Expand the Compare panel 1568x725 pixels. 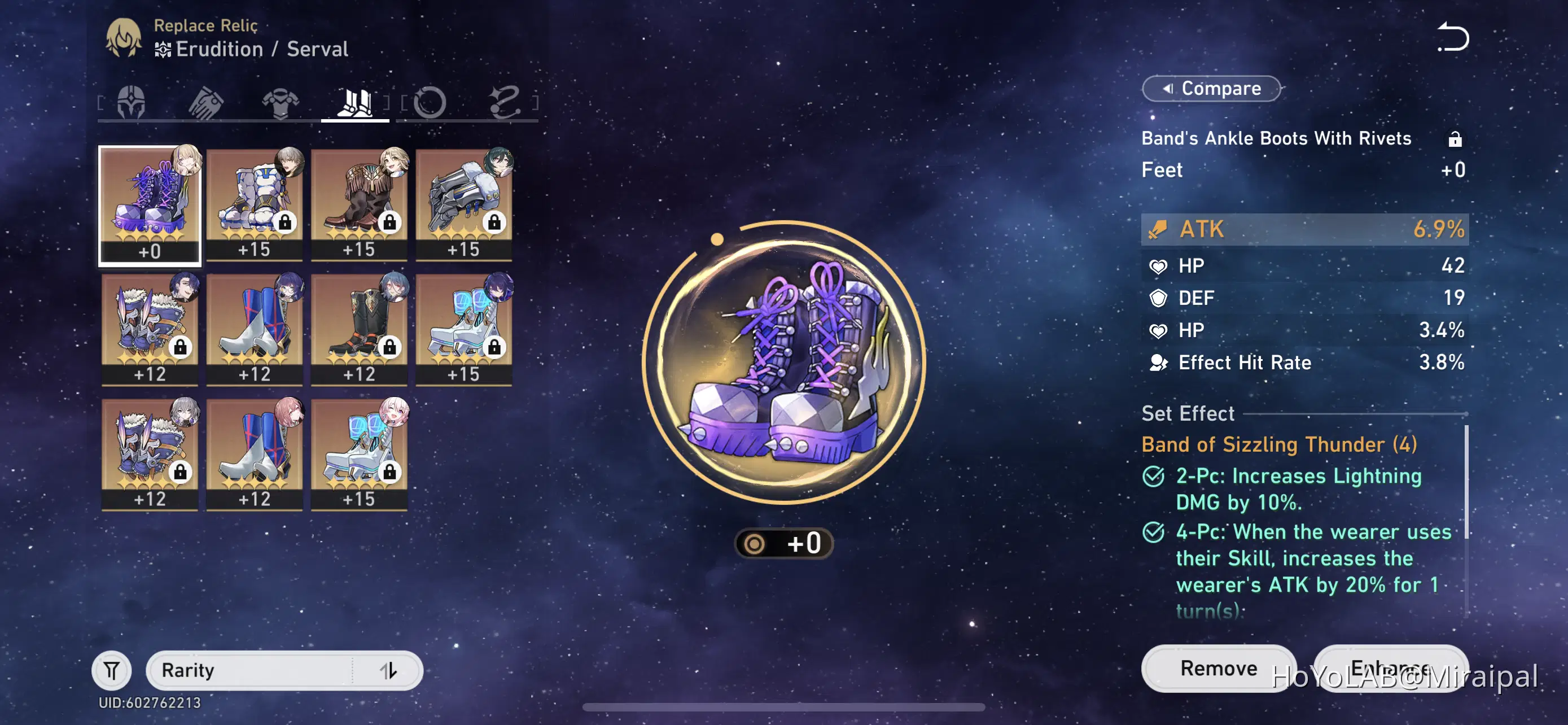[1210, 88]
